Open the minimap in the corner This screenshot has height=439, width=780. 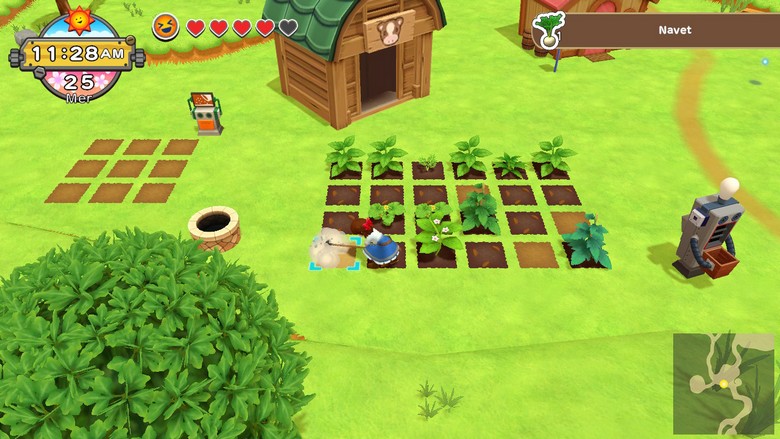click(723, 383)
